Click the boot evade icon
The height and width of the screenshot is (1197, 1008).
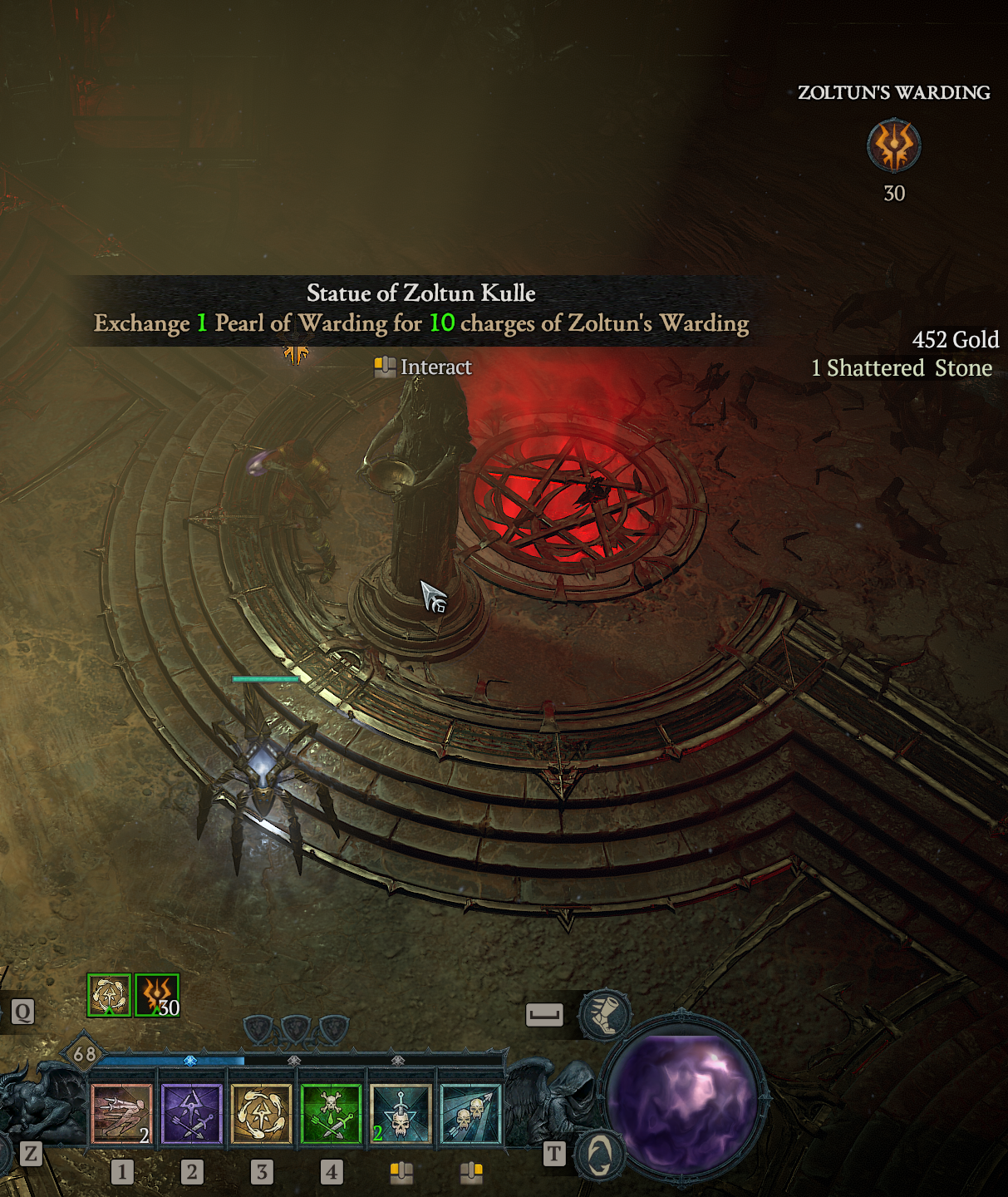pos(605,1014)
